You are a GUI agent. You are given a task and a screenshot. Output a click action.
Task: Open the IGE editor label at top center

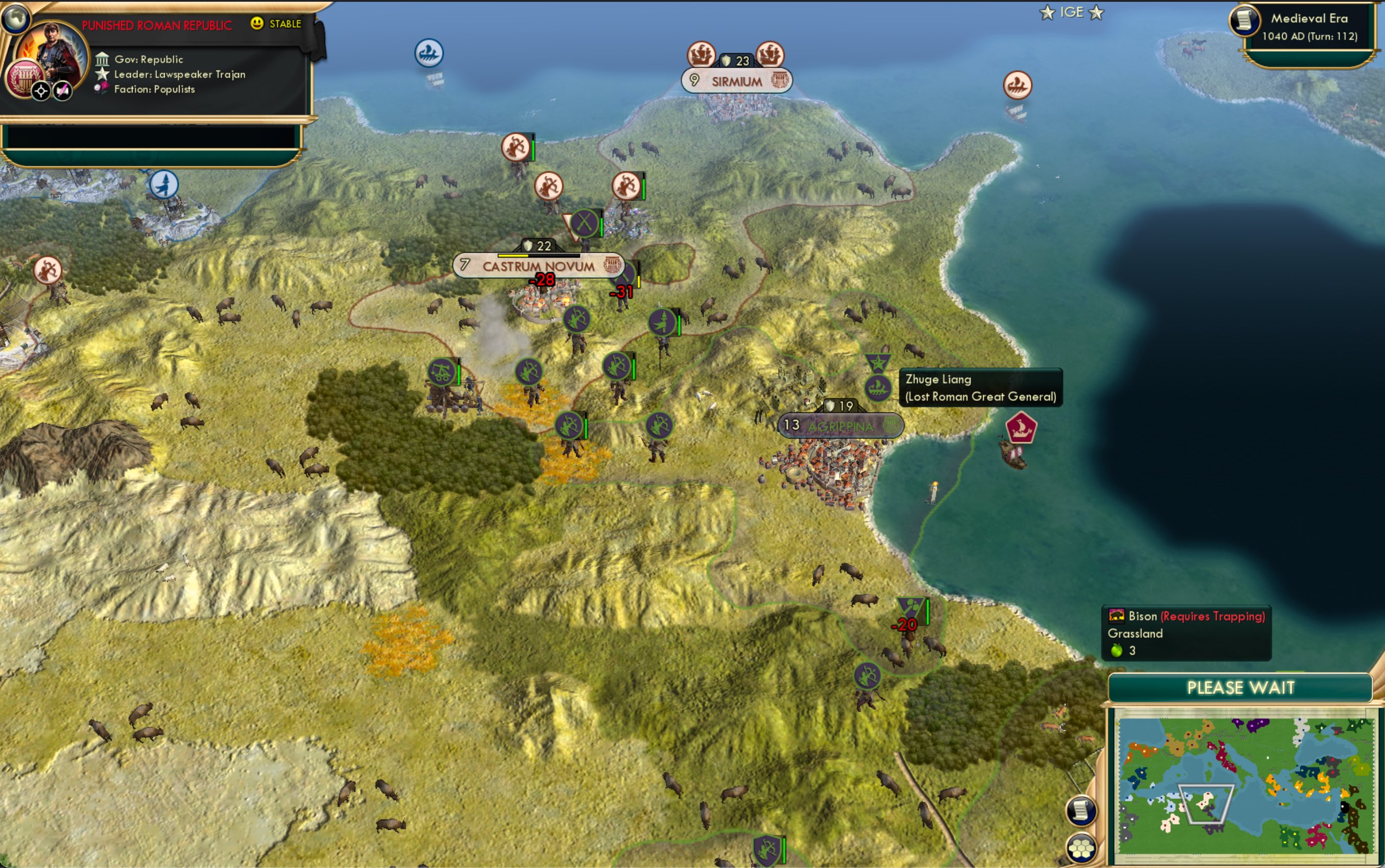point(1072,11)
